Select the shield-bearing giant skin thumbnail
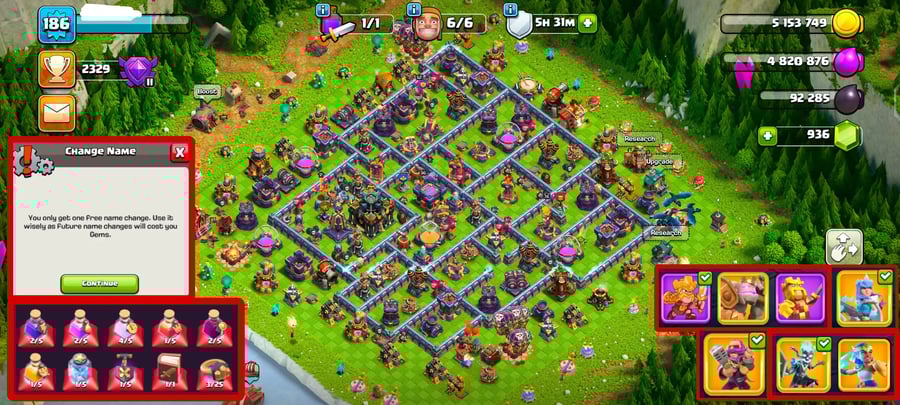 pyautogui.click(x=743, y=298)
